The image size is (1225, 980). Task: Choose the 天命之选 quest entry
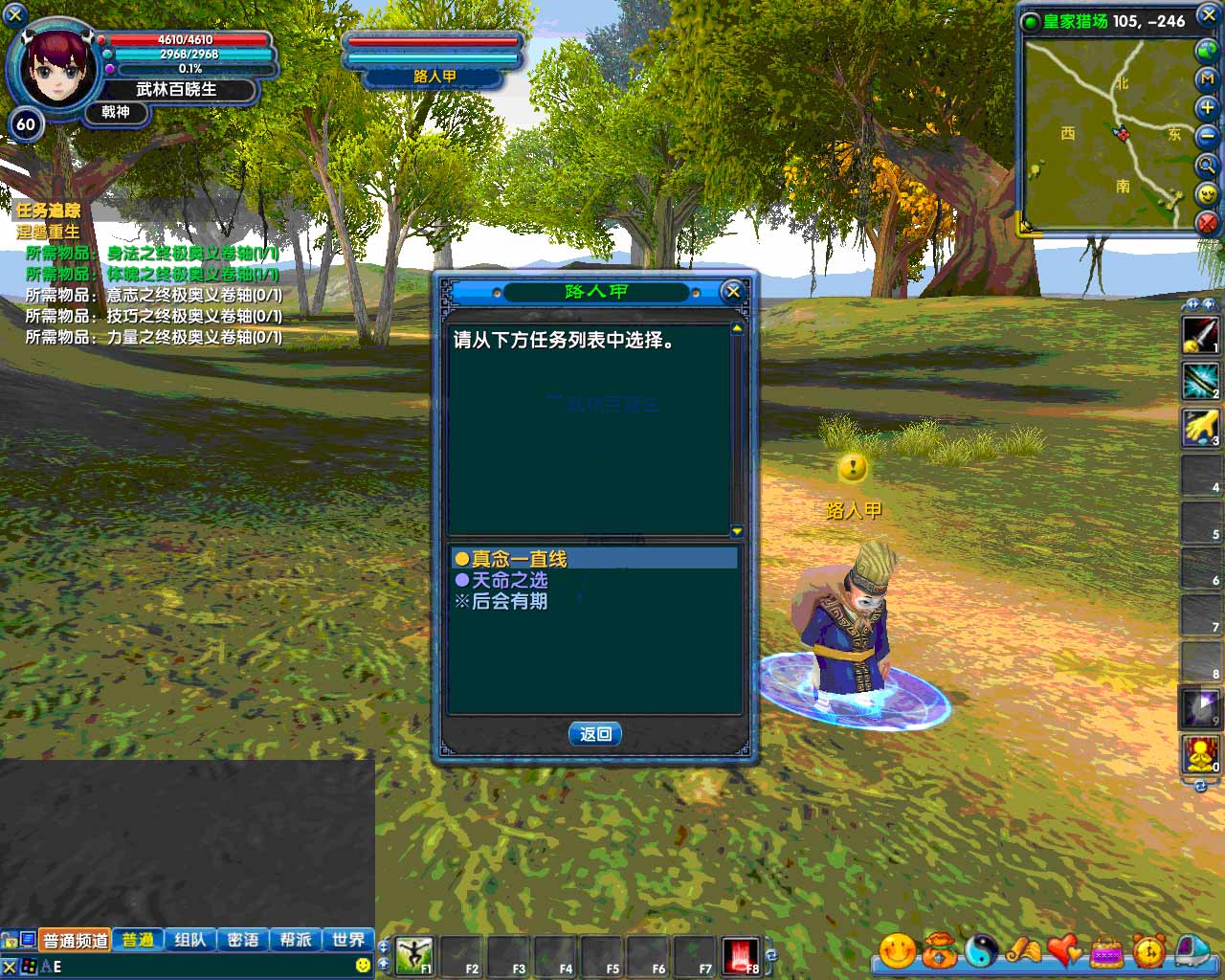tap(509, 580)
